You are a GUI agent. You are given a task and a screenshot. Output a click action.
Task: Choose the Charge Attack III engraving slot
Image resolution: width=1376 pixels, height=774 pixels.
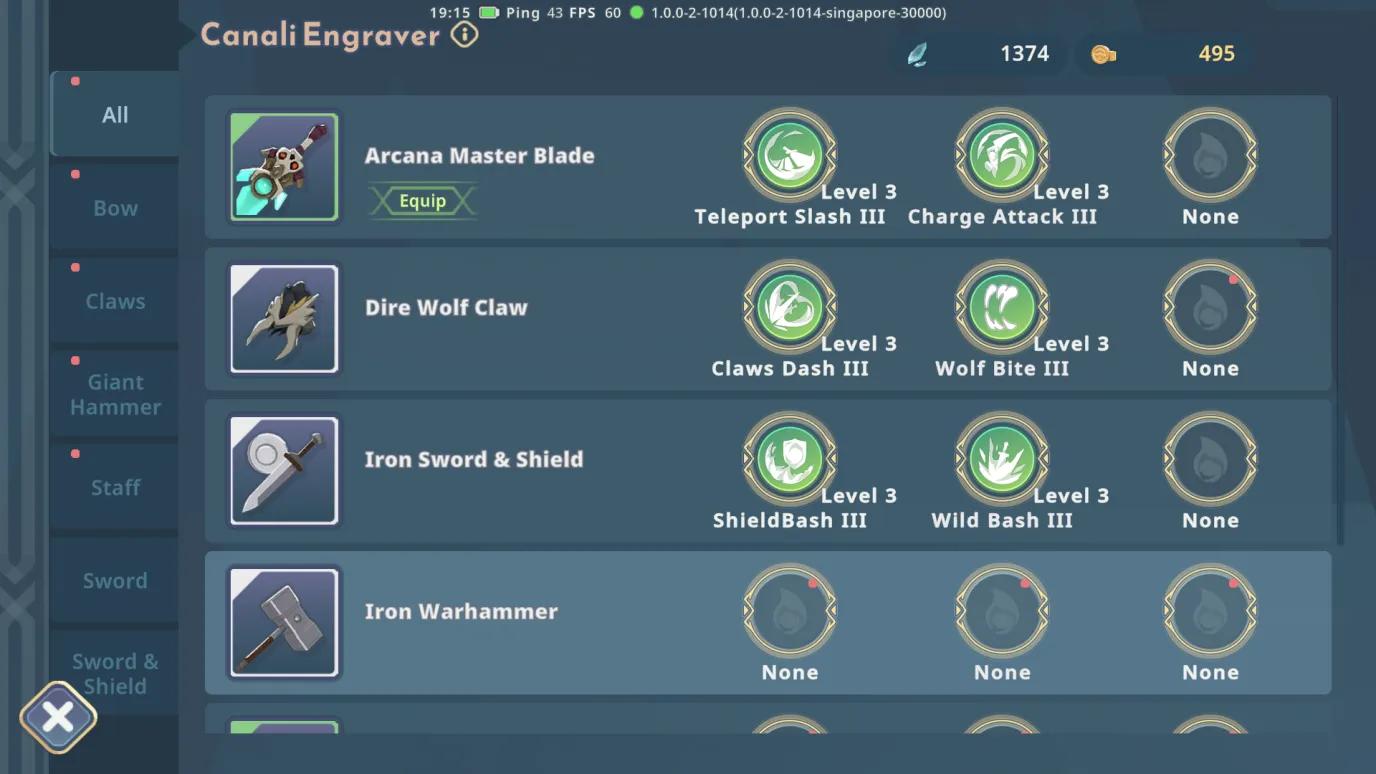tap(1002, 156)
